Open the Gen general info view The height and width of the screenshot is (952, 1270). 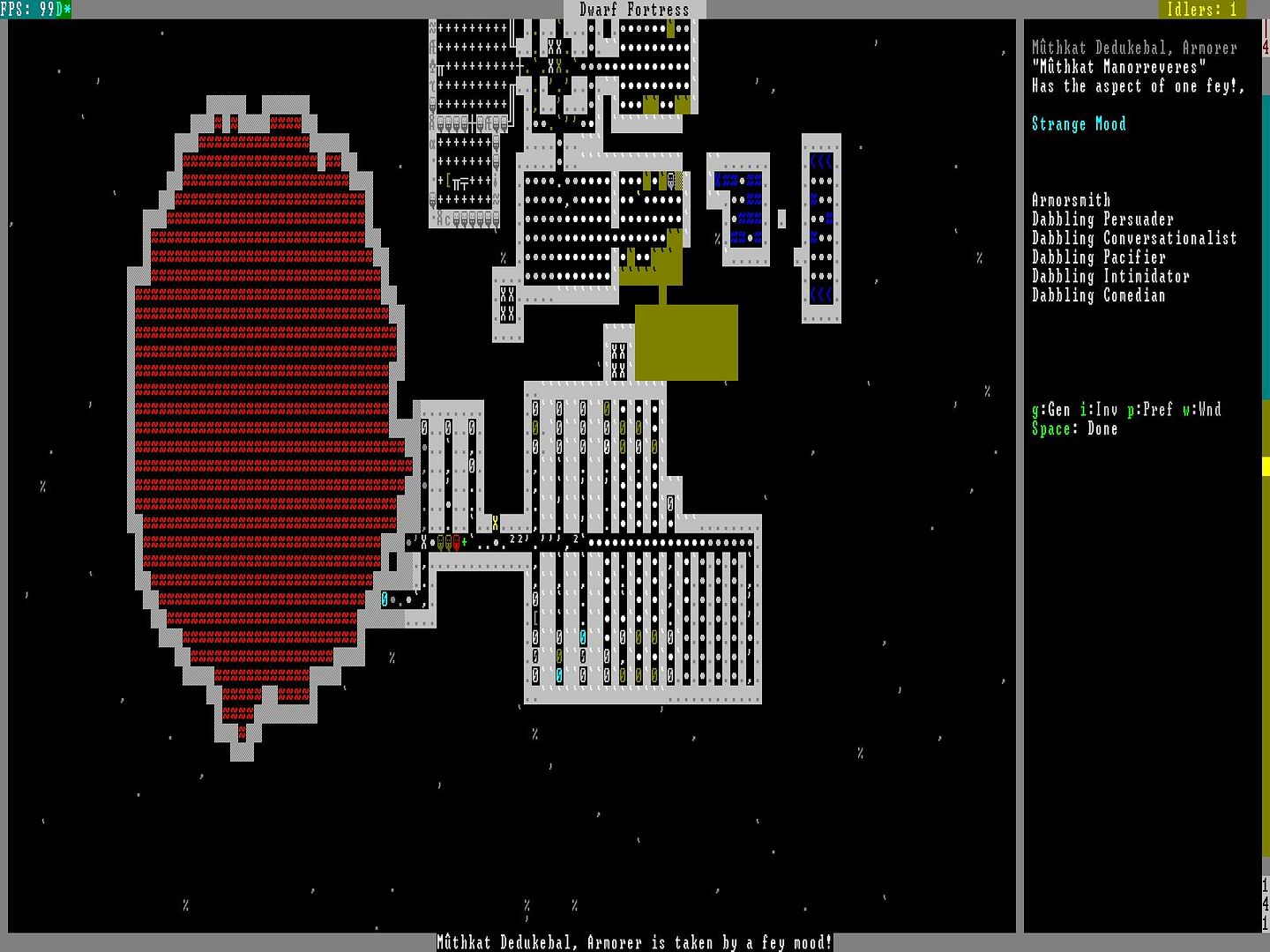(1051, 410)
